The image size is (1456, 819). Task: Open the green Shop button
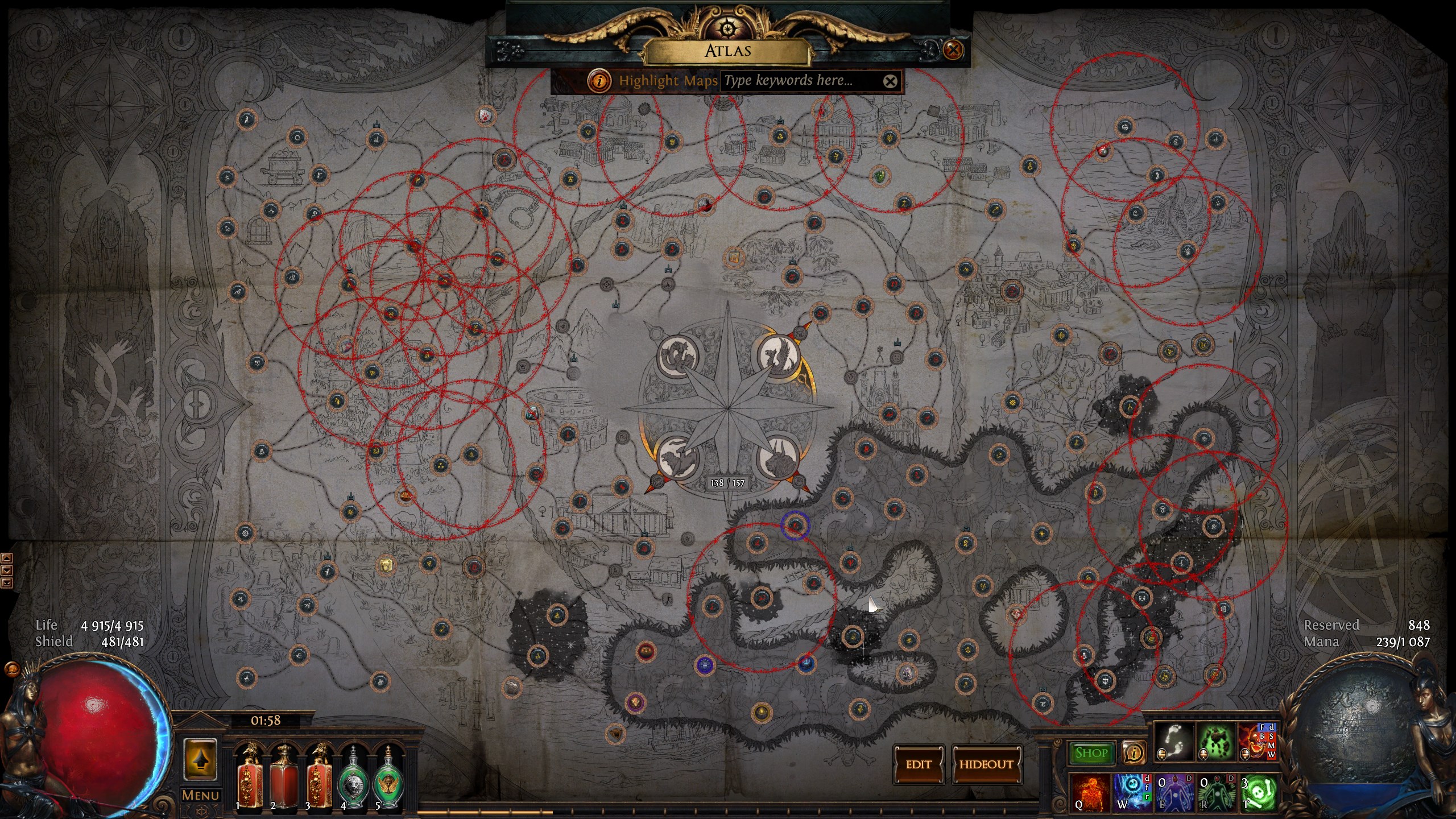(1091, 753)
